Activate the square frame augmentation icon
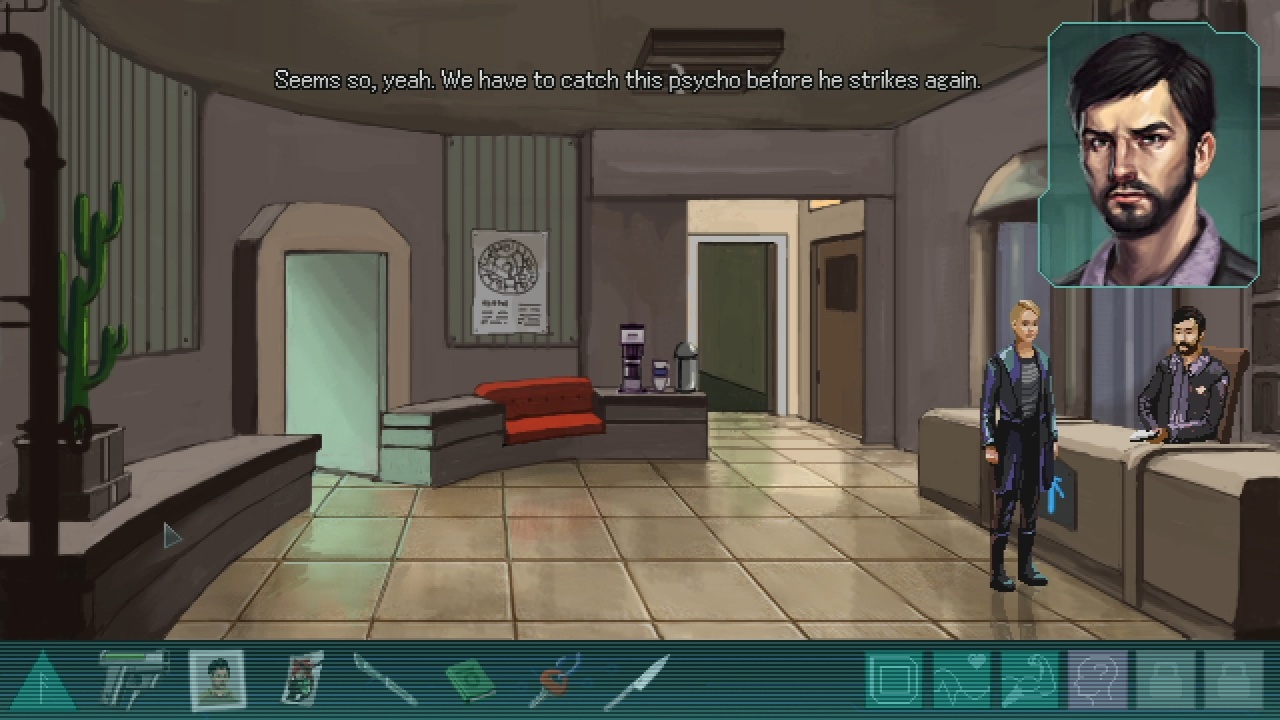This screenshot has width=1280, height=720. point(894,680)
